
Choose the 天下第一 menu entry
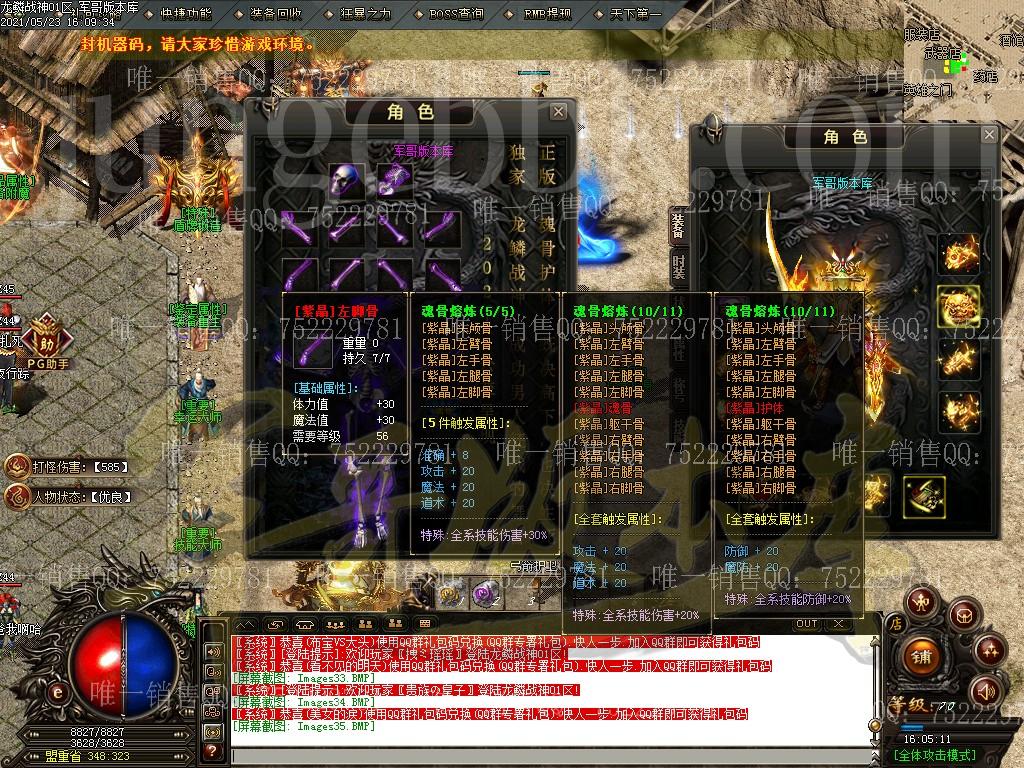635,14
